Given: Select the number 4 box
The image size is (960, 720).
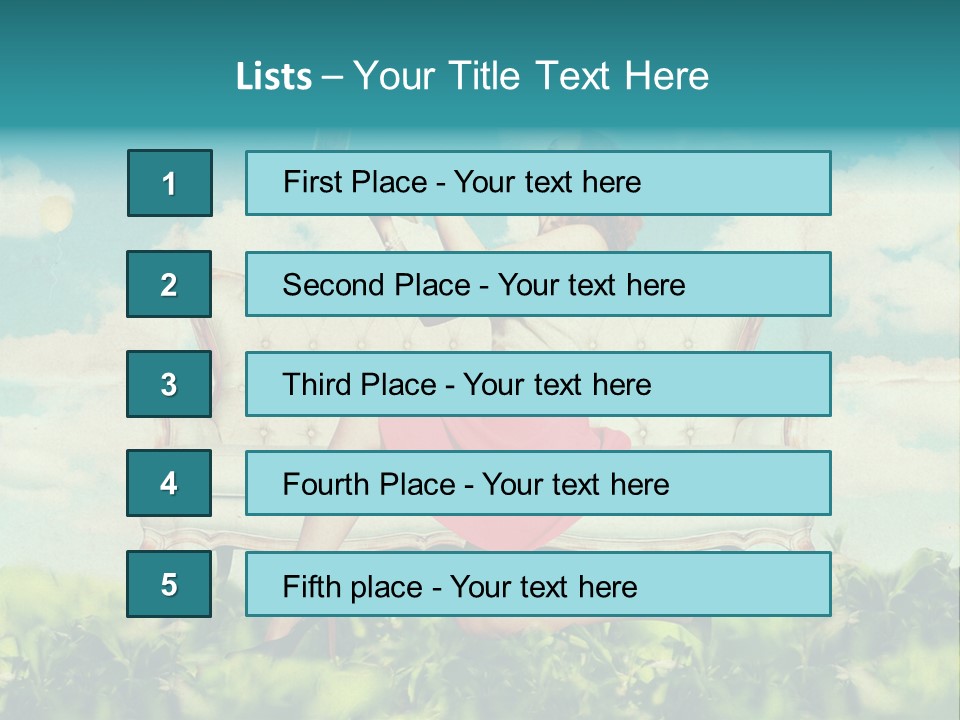Looking at the screenshot, I should 169,484.
